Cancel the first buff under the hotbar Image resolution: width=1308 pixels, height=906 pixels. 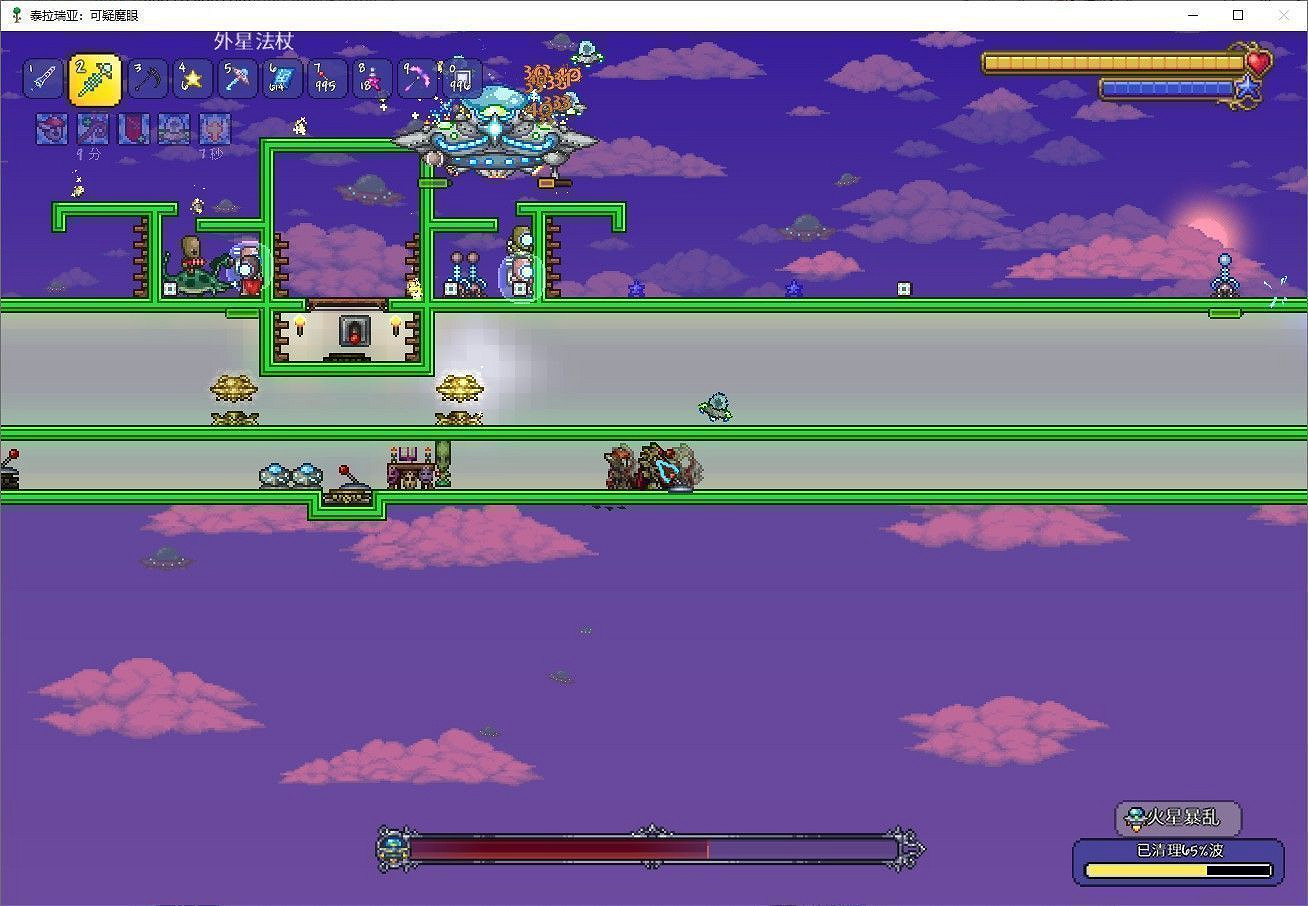click(50, 128)
